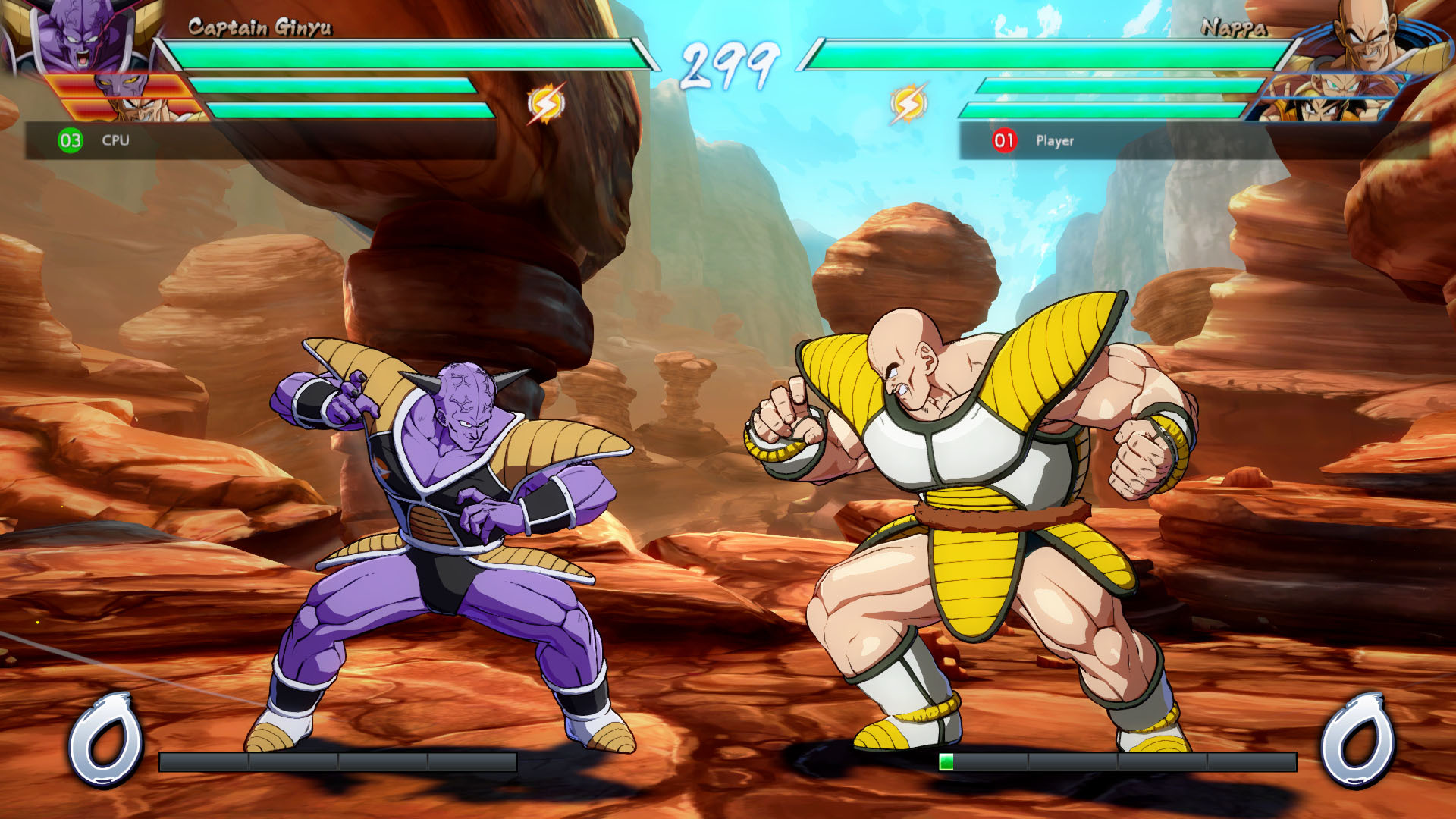The height and width of the screenshot is (819, 1456).
Task: Select the left team's Sparking Blast icon
Action: click(546, 103)
